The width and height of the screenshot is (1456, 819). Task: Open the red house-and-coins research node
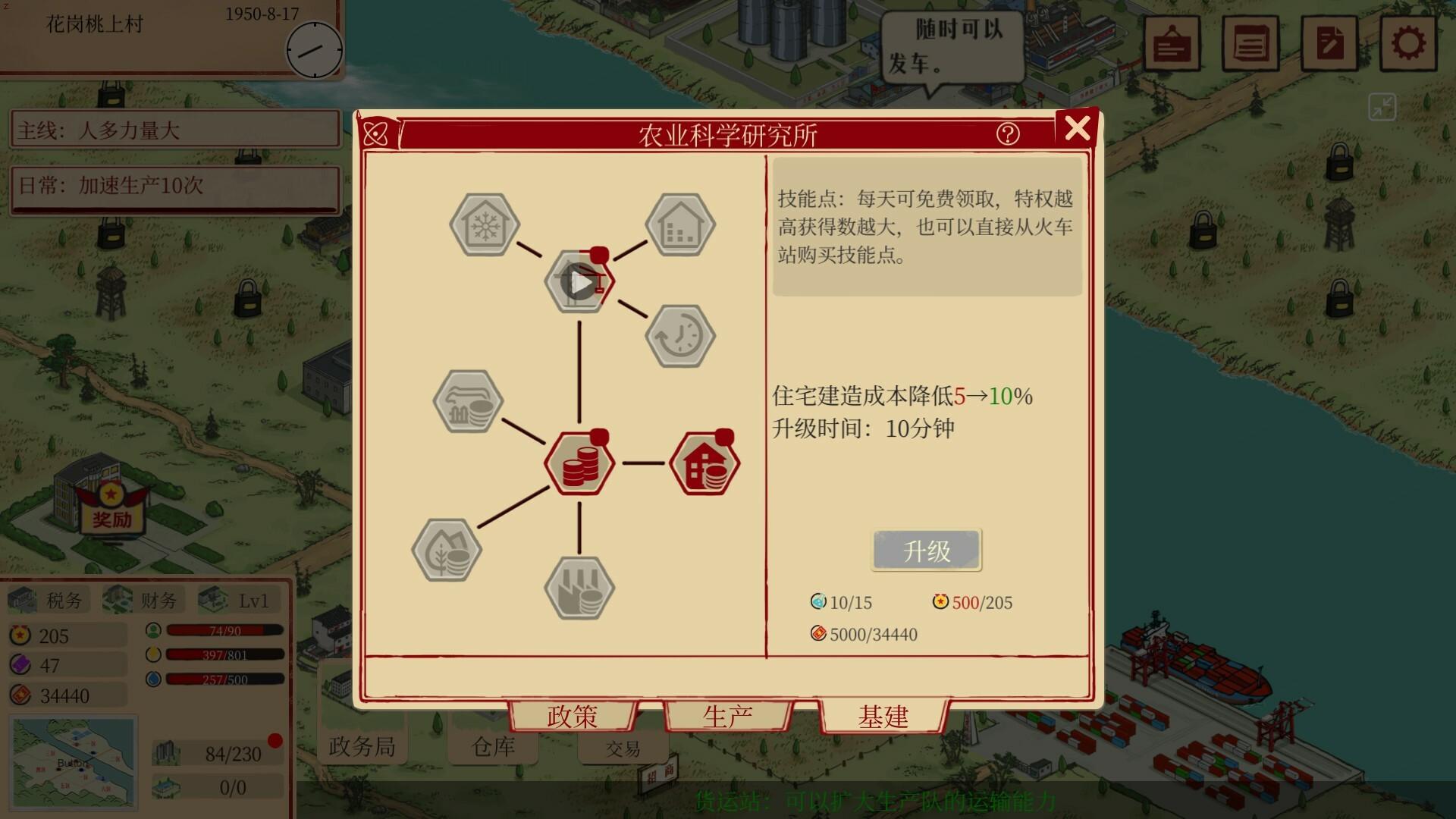click(x=705, y=463)
